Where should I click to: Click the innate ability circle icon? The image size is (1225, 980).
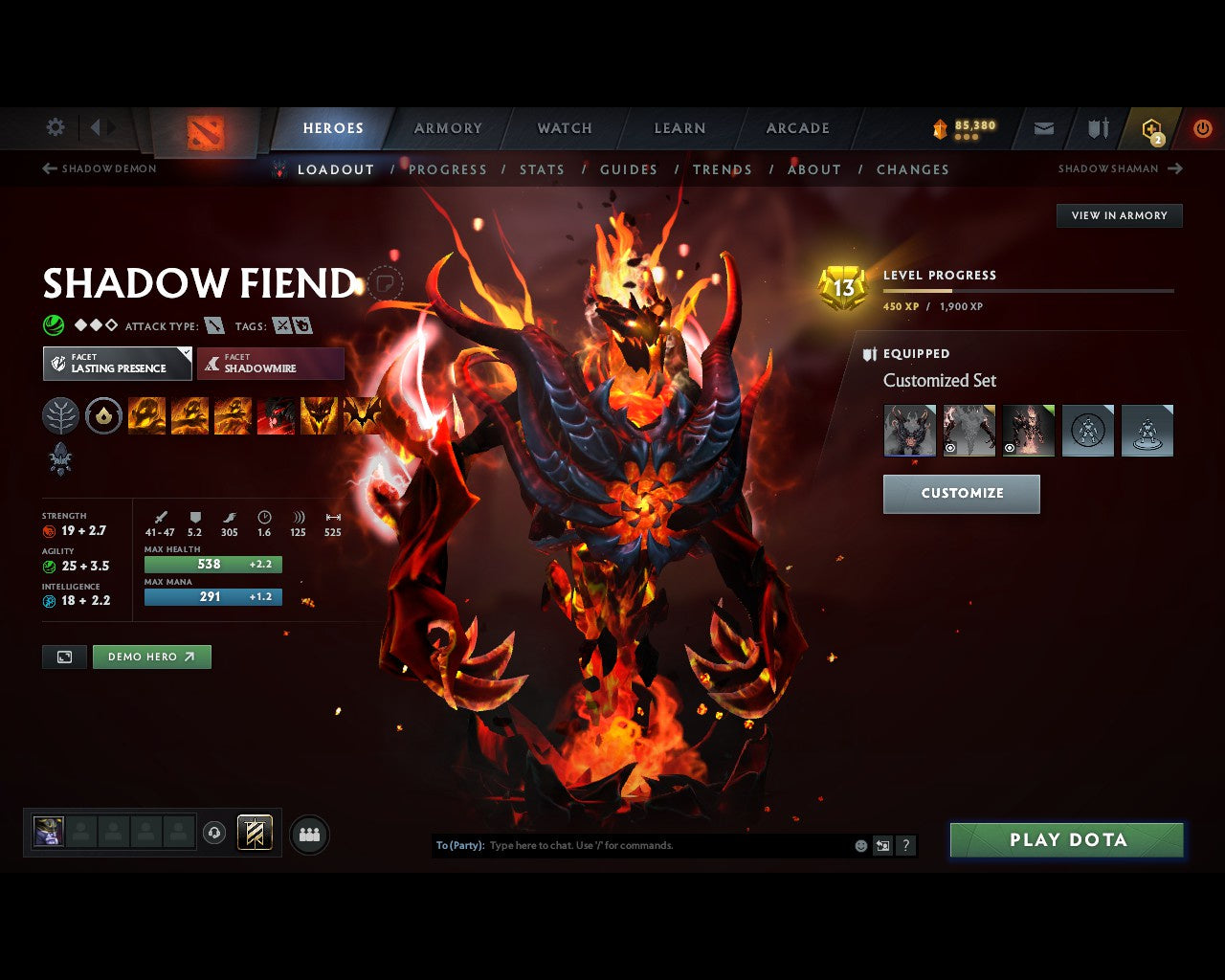(103, 415)
